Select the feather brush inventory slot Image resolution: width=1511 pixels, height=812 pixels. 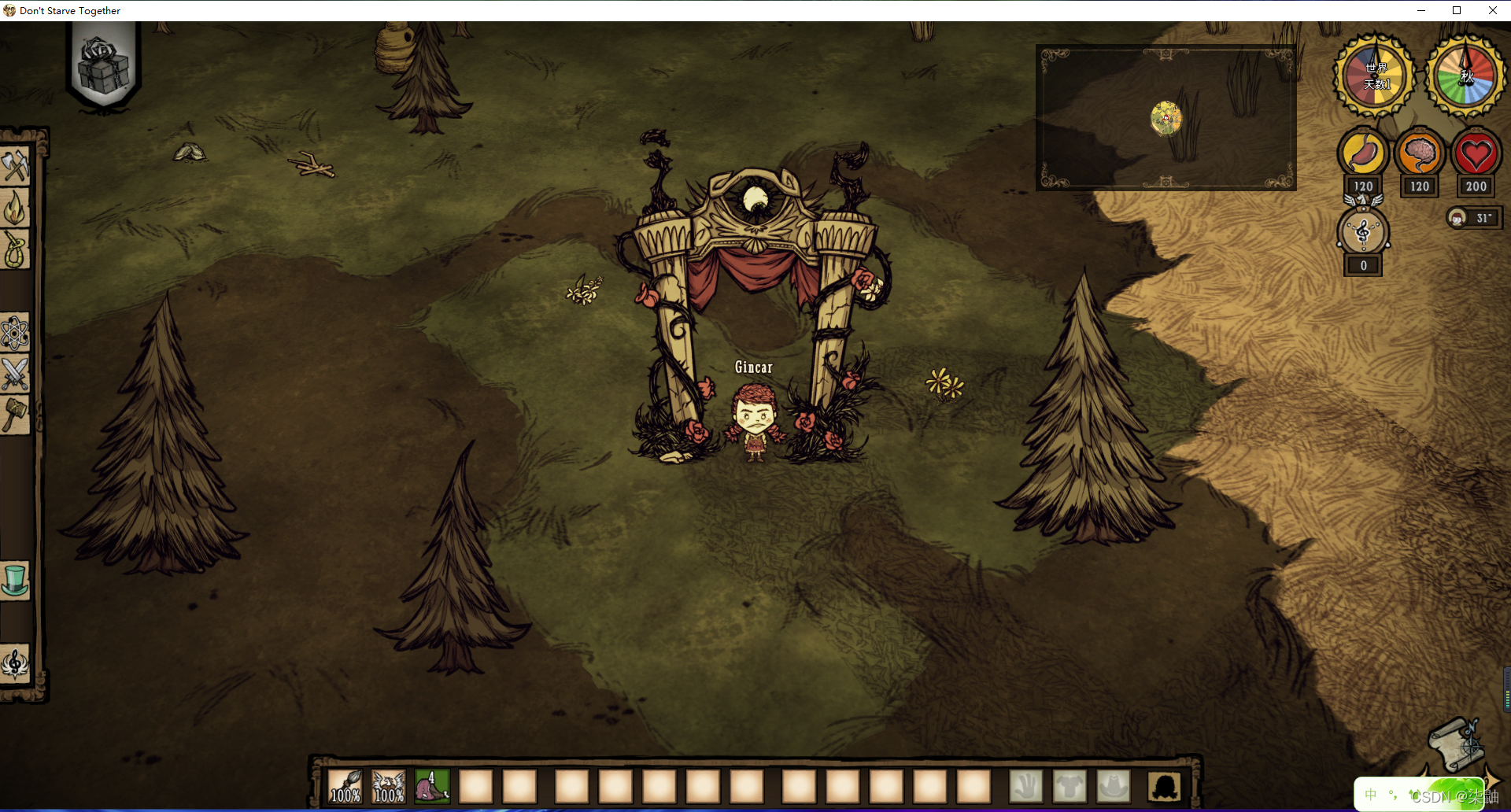(345, 786)
